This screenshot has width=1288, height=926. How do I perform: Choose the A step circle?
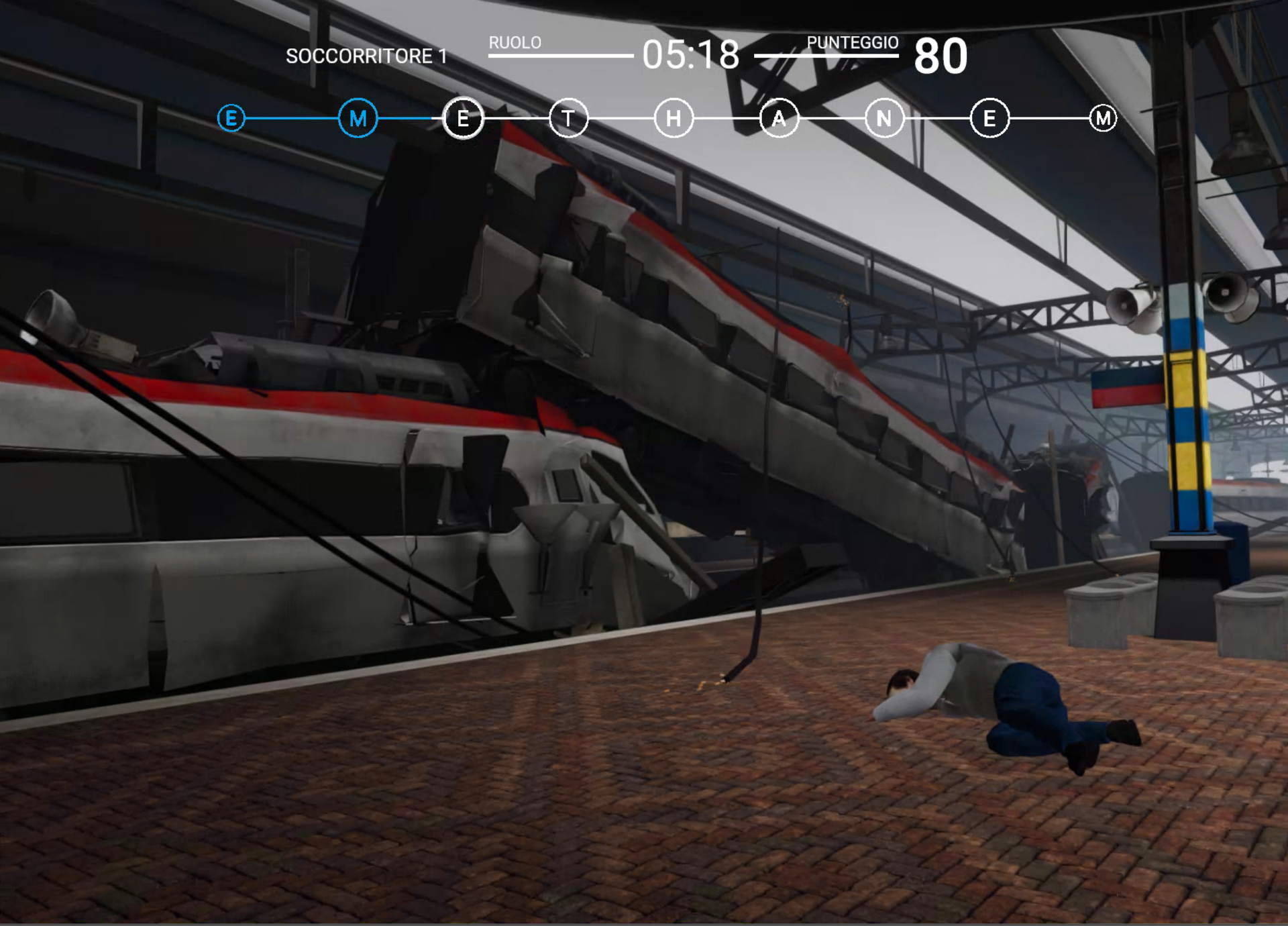pyautogui.click(x=779, y=119)
